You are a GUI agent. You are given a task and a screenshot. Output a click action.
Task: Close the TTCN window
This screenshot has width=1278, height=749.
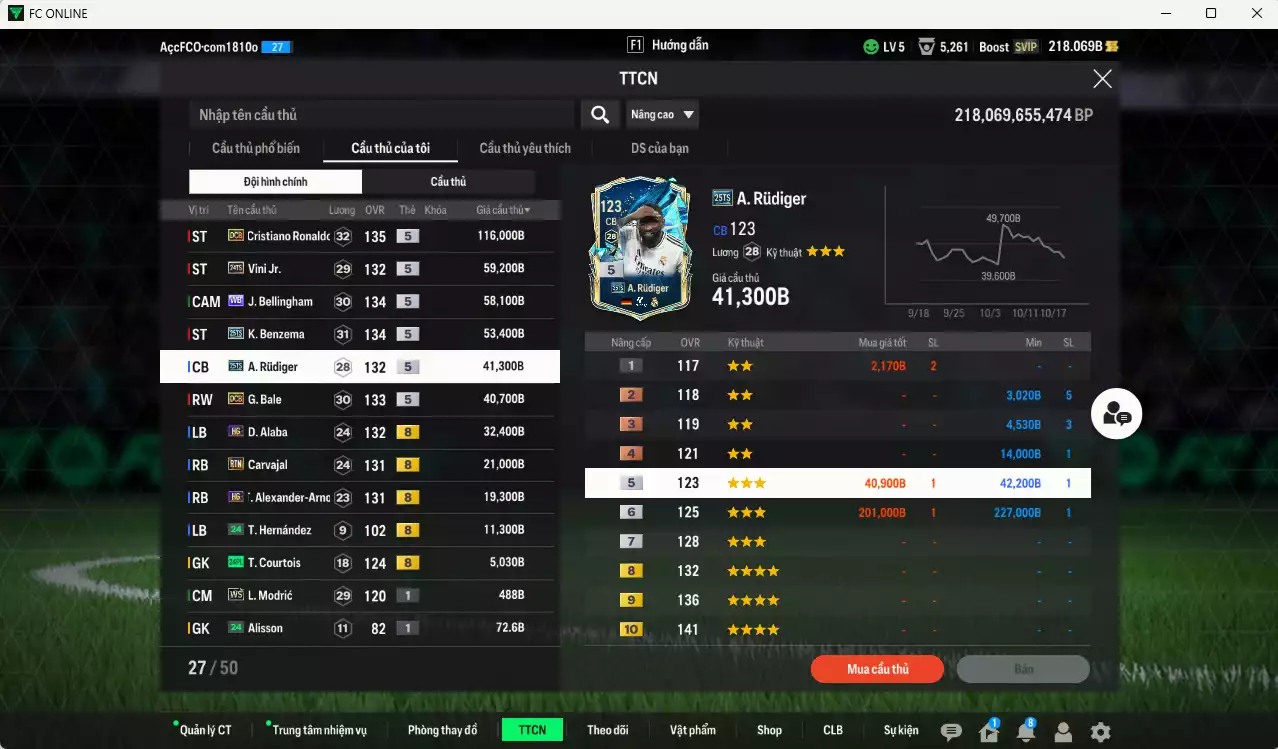coord(1102,79)
